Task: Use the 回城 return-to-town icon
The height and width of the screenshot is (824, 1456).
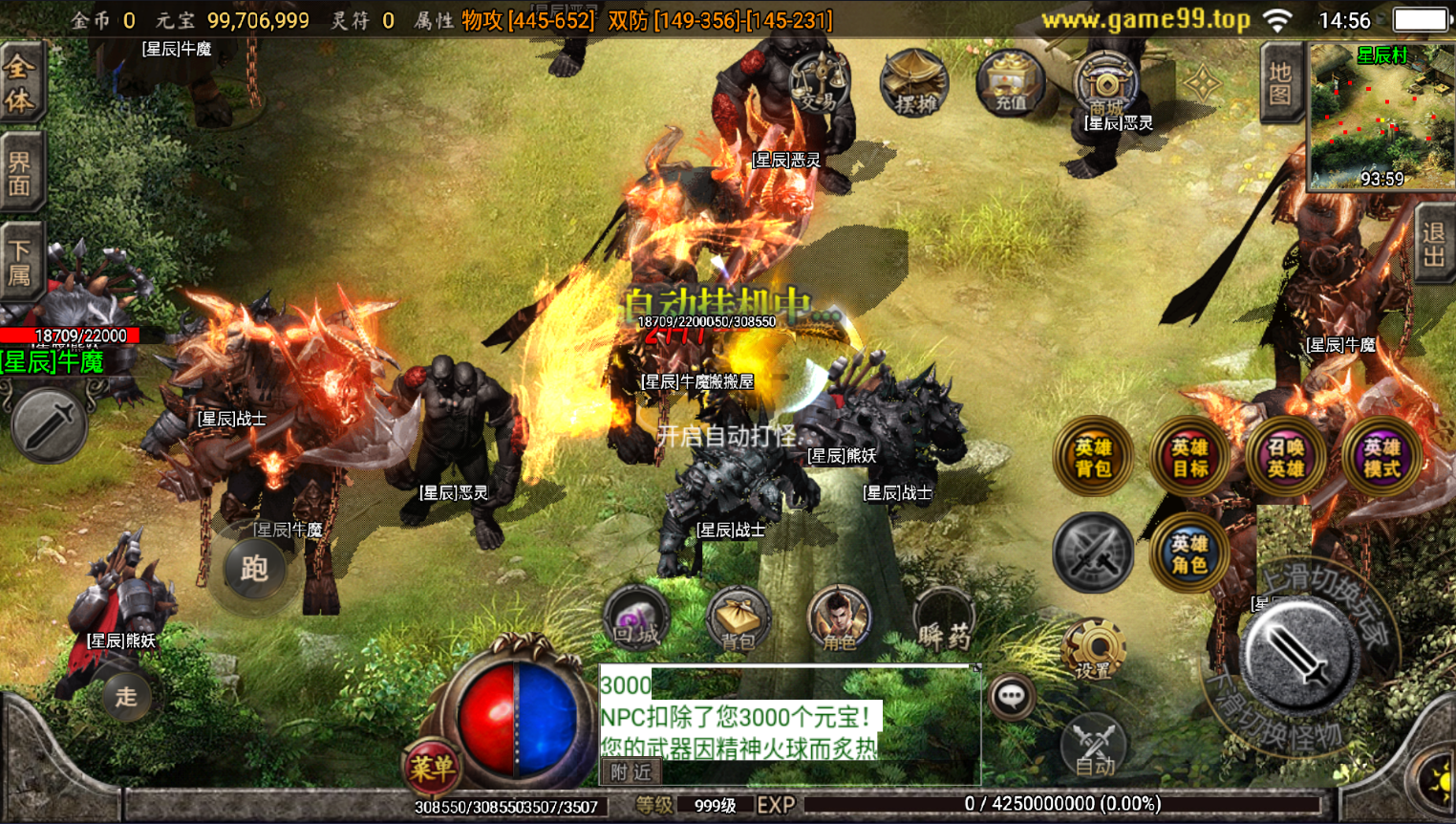Action: [635, 619]
